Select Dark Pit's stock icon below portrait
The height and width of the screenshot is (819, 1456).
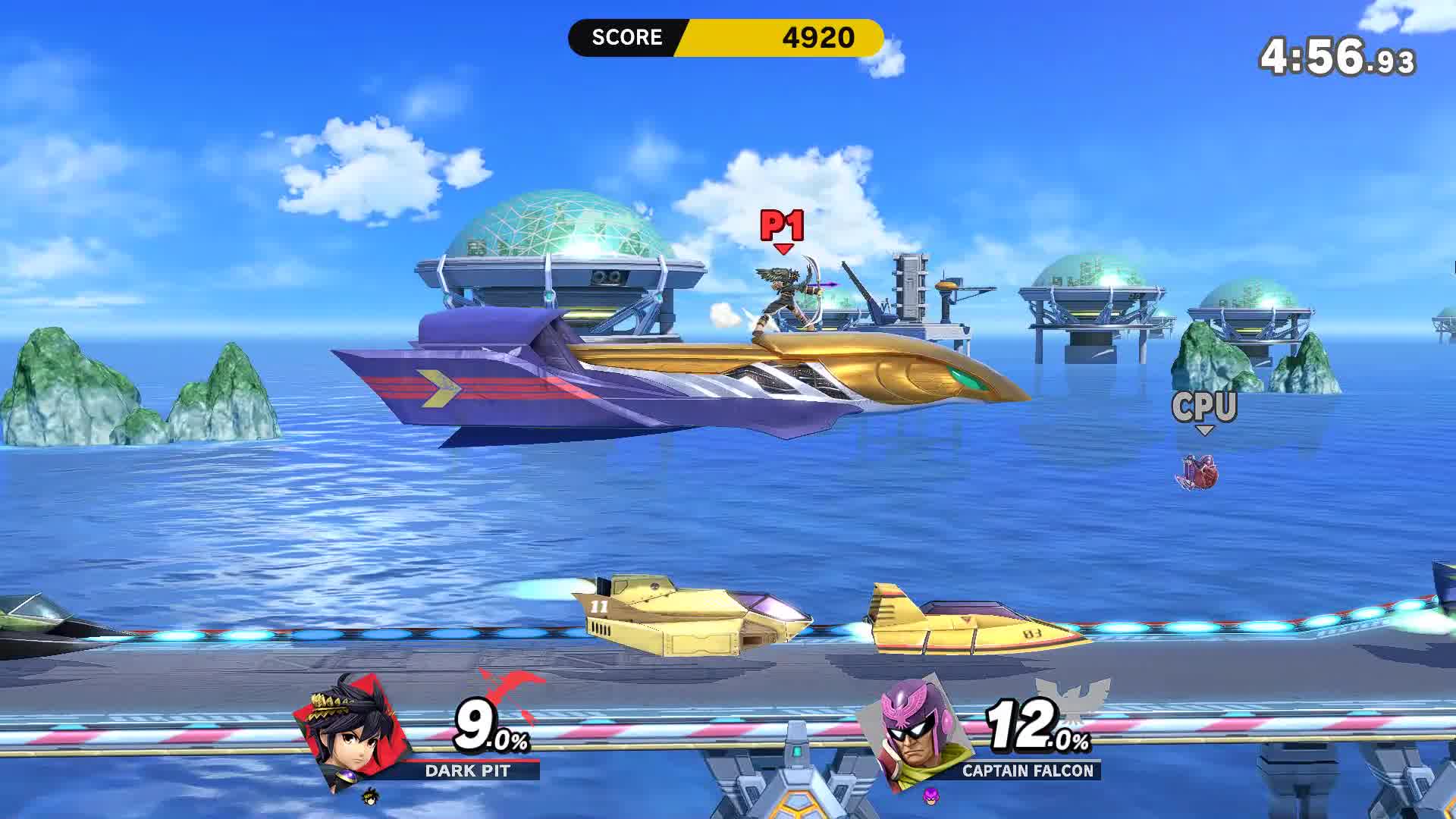(370, 796)
